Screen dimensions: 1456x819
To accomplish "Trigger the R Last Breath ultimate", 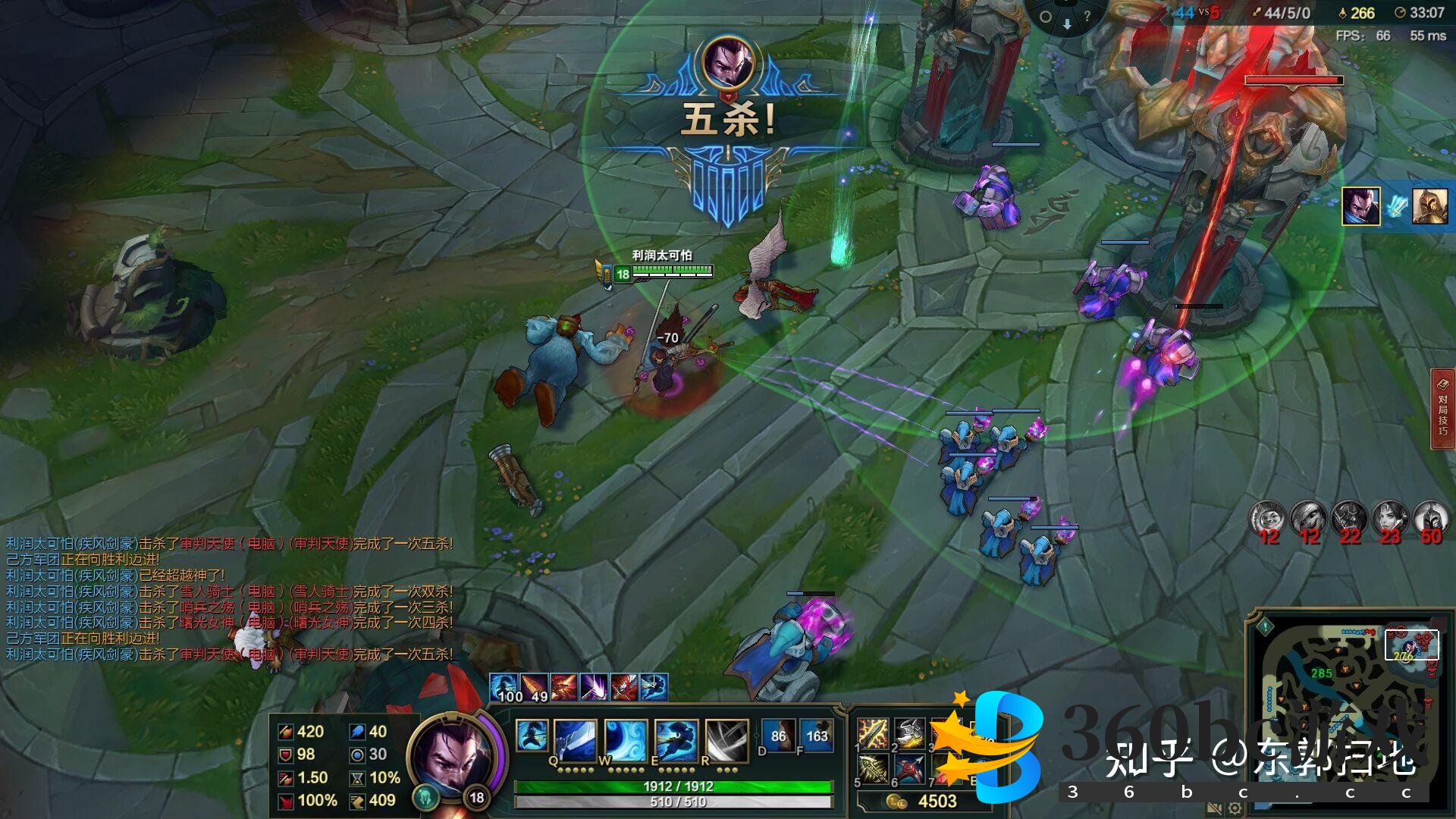I will pyautogui.click(x=726, y=740).
